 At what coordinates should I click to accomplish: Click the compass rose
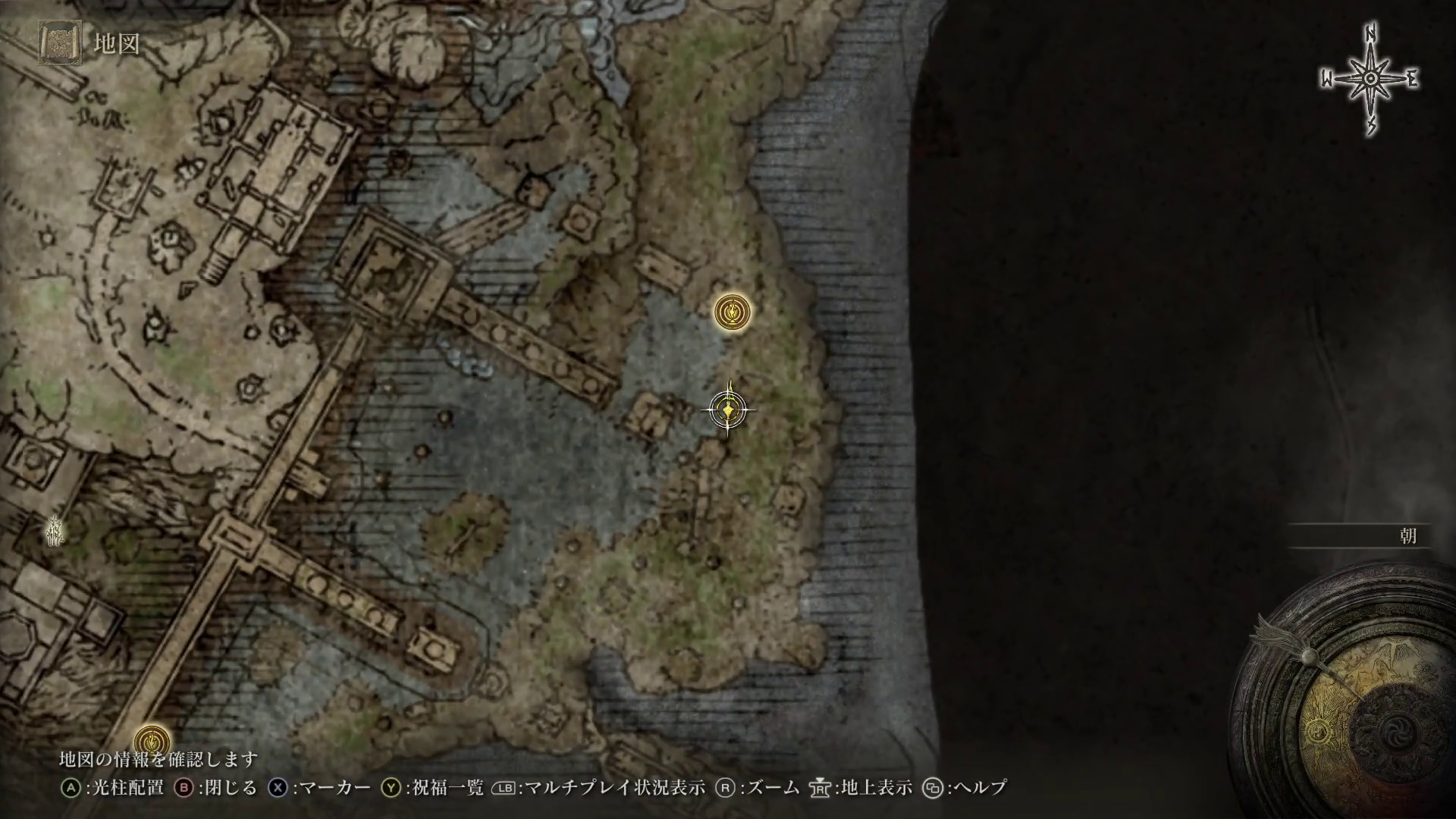click(x=1371, y=80)
